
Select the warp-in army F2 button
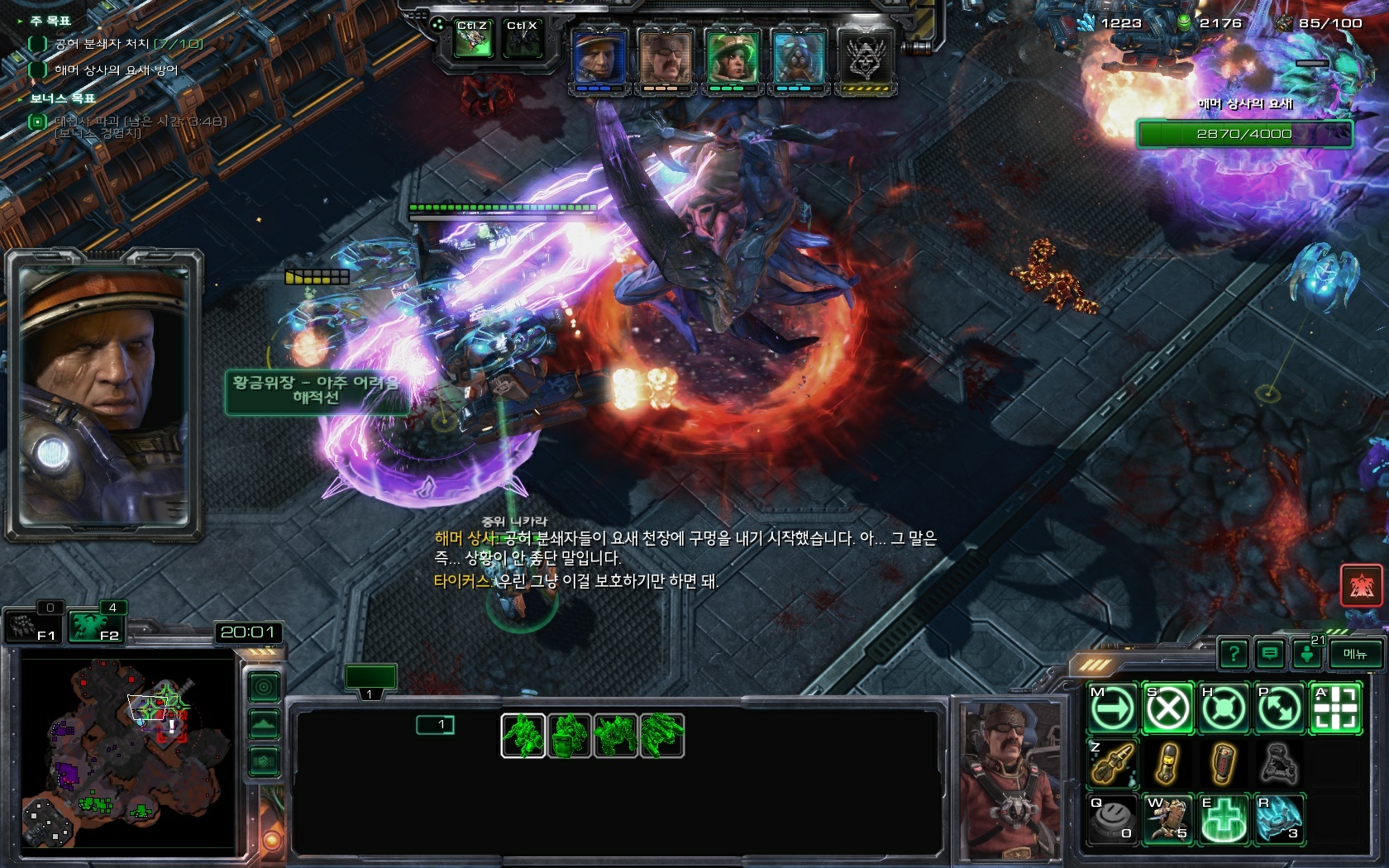point(91,626)
